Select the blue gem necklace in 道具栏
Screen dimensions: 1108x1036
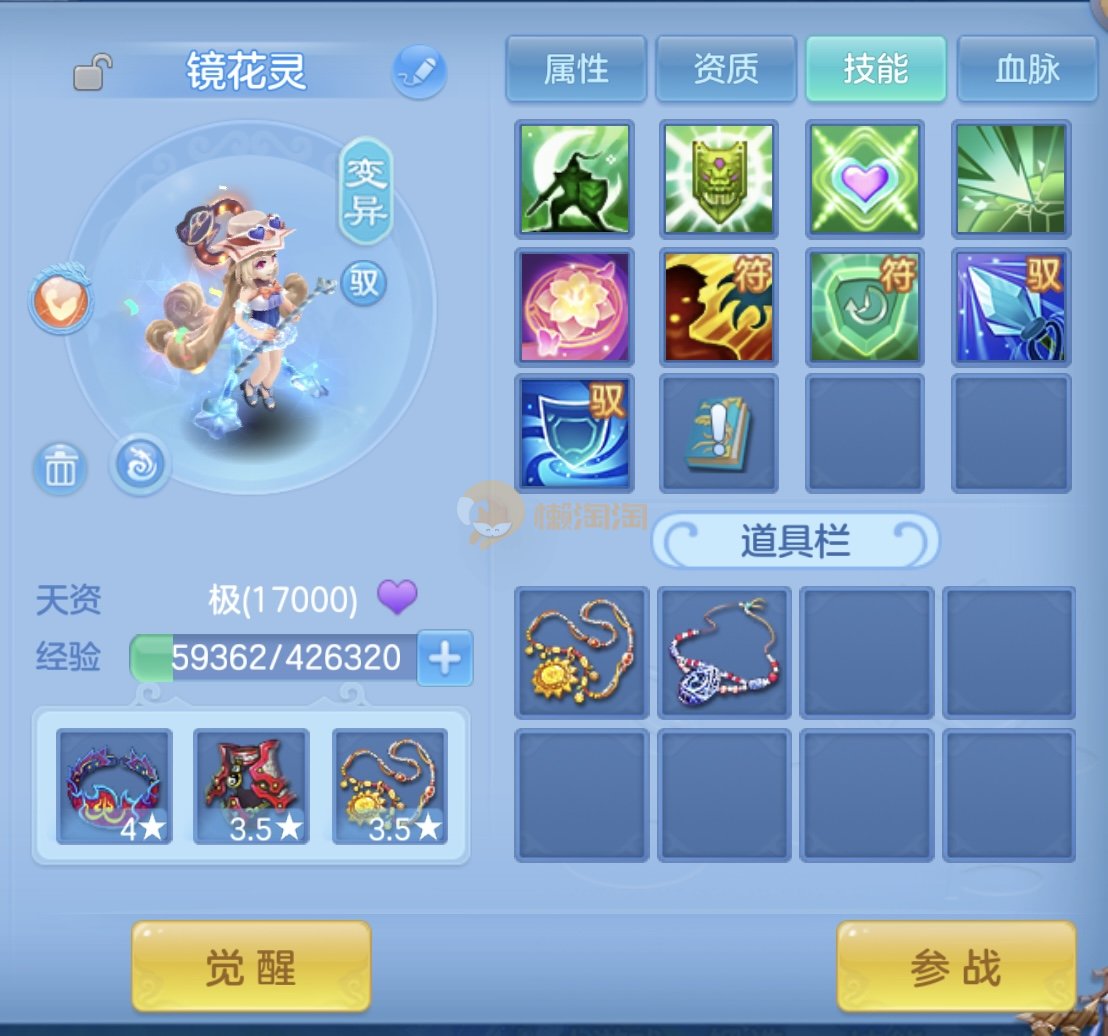tap(724, 652)
